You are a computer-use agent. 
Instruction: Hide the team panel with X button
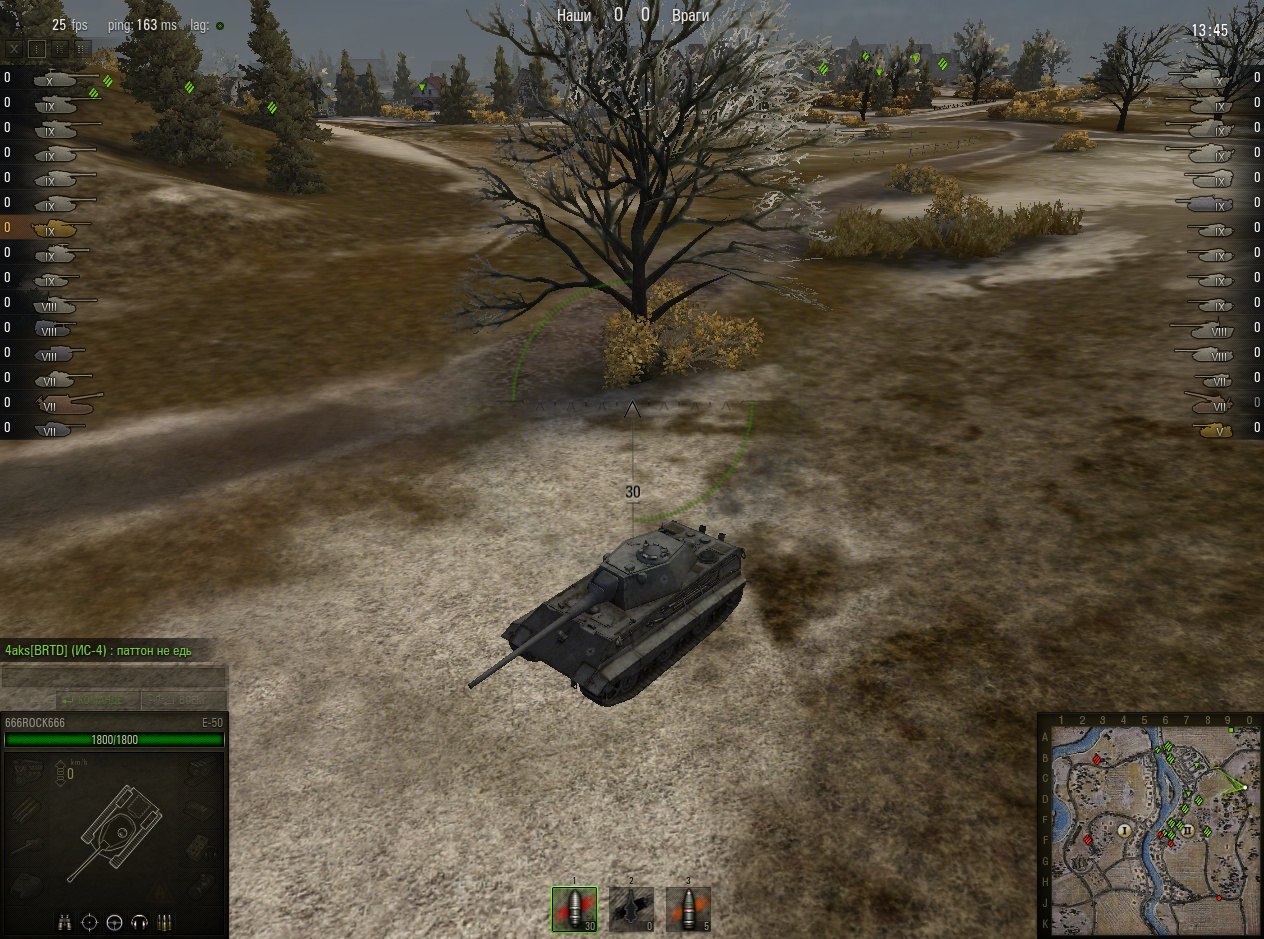[14, 48]
